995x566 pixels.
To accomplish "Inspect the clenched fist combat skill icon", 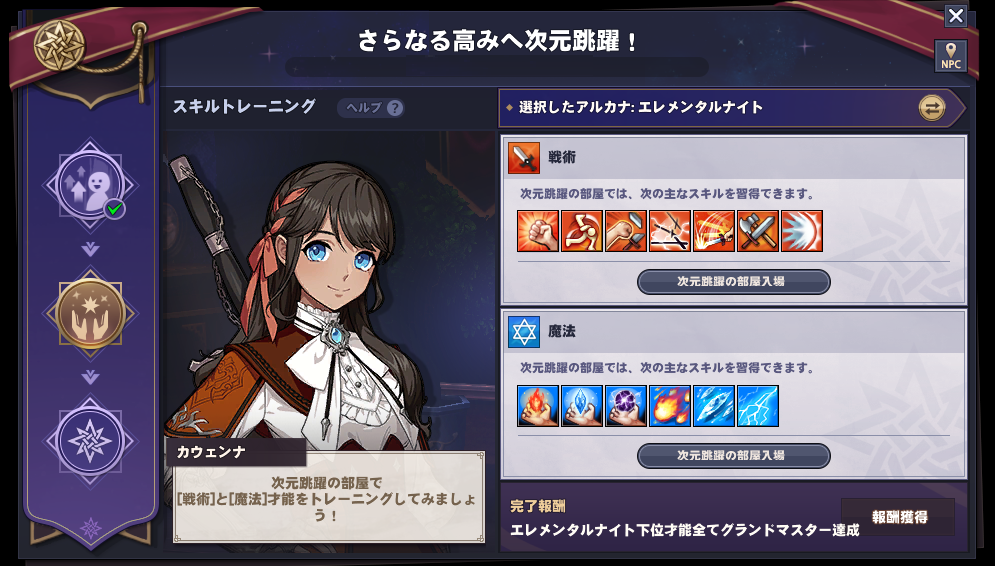I will [x=538, y=231].
